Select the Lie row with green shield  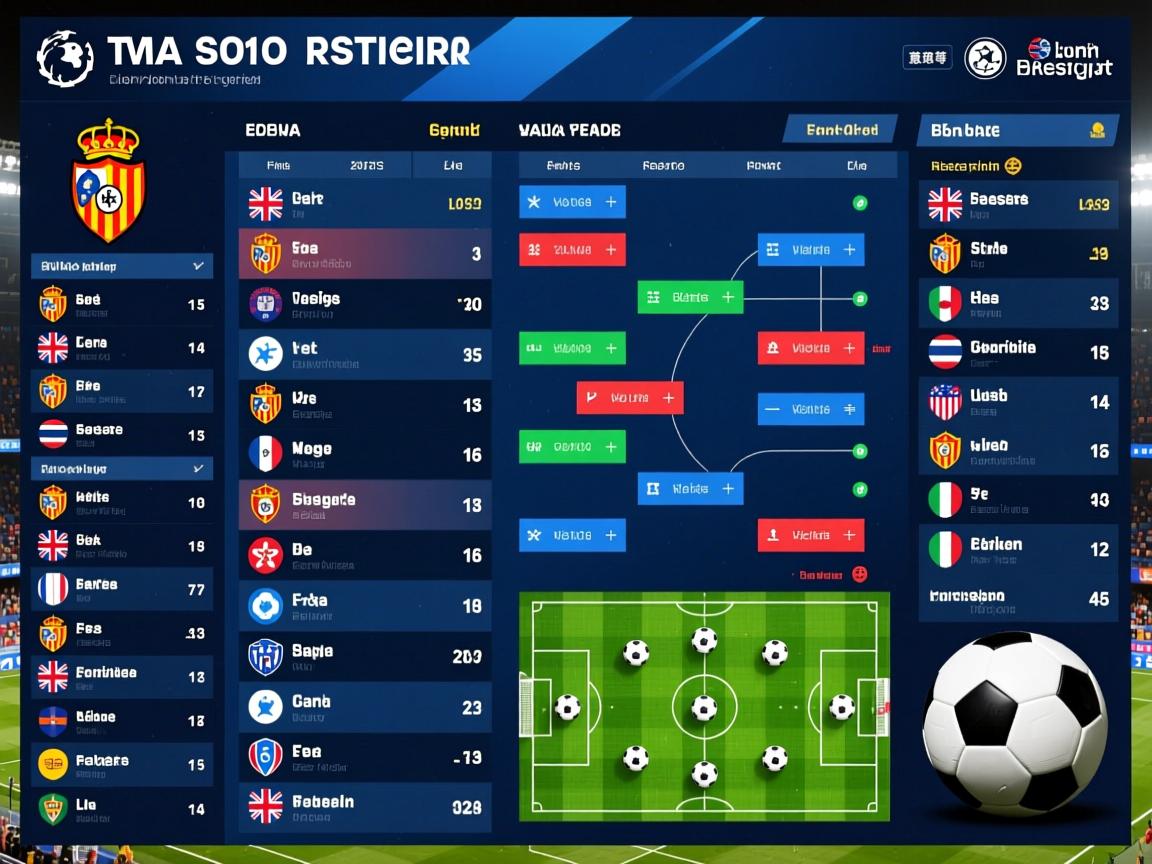click(122, 808)
